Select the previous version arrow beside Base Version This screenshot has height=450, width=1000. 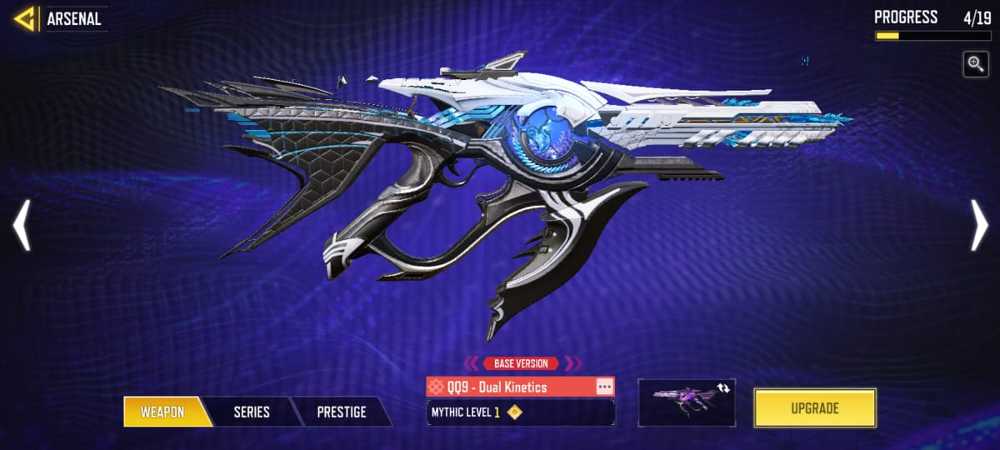coord(471,364)
